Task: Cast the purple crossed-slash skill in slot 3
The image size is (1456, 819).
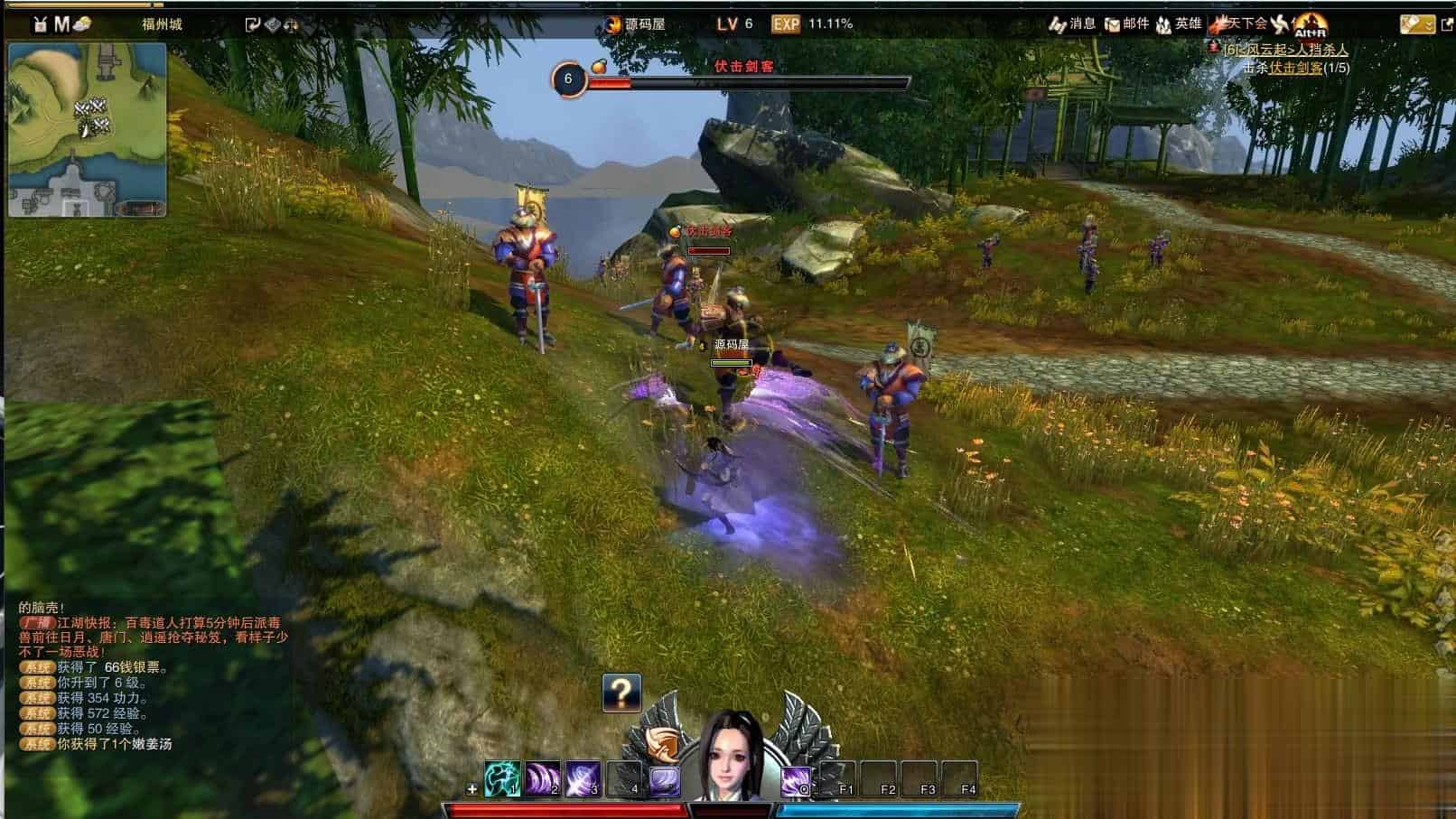Action: [583, 778]
